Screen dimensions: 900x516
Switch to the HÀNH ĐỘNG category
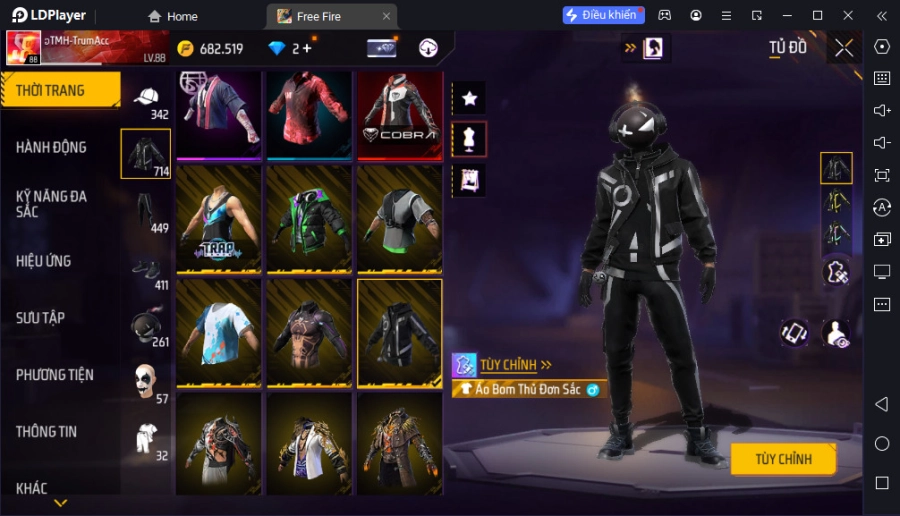point(52,147)
